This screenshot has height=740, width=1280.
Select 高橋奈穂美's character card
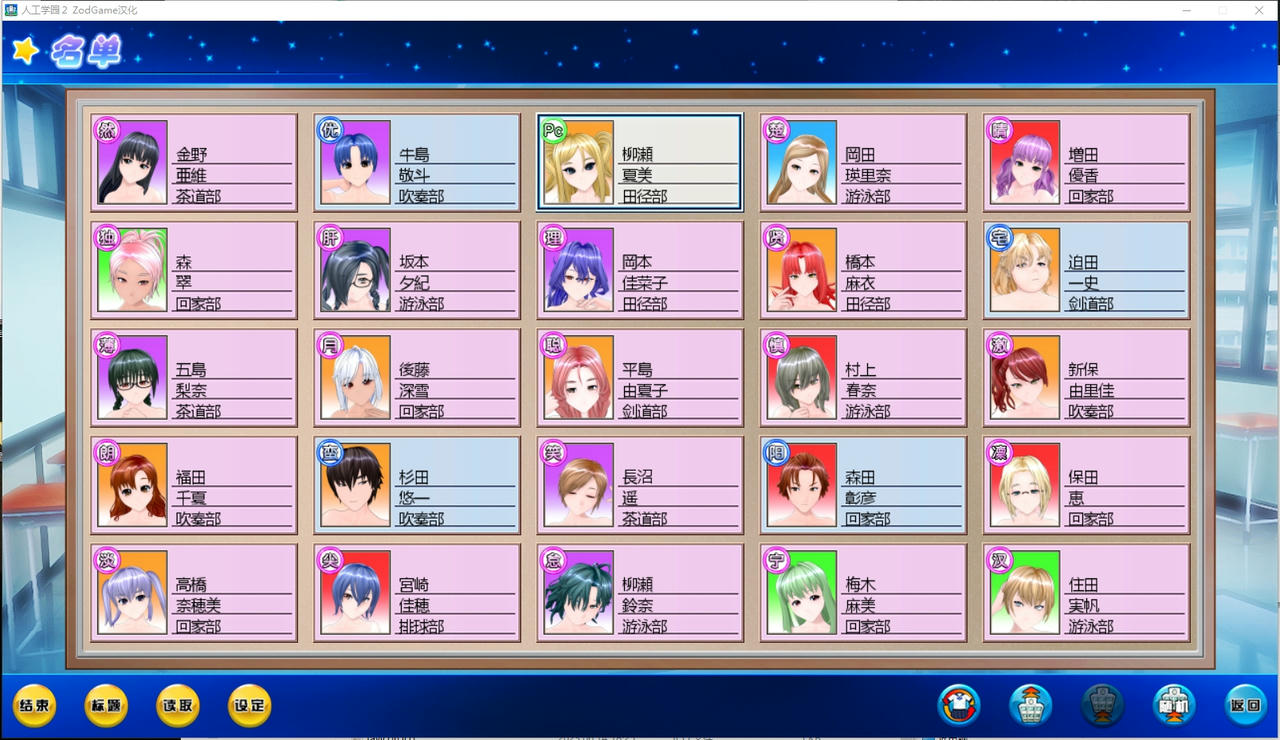194,591
